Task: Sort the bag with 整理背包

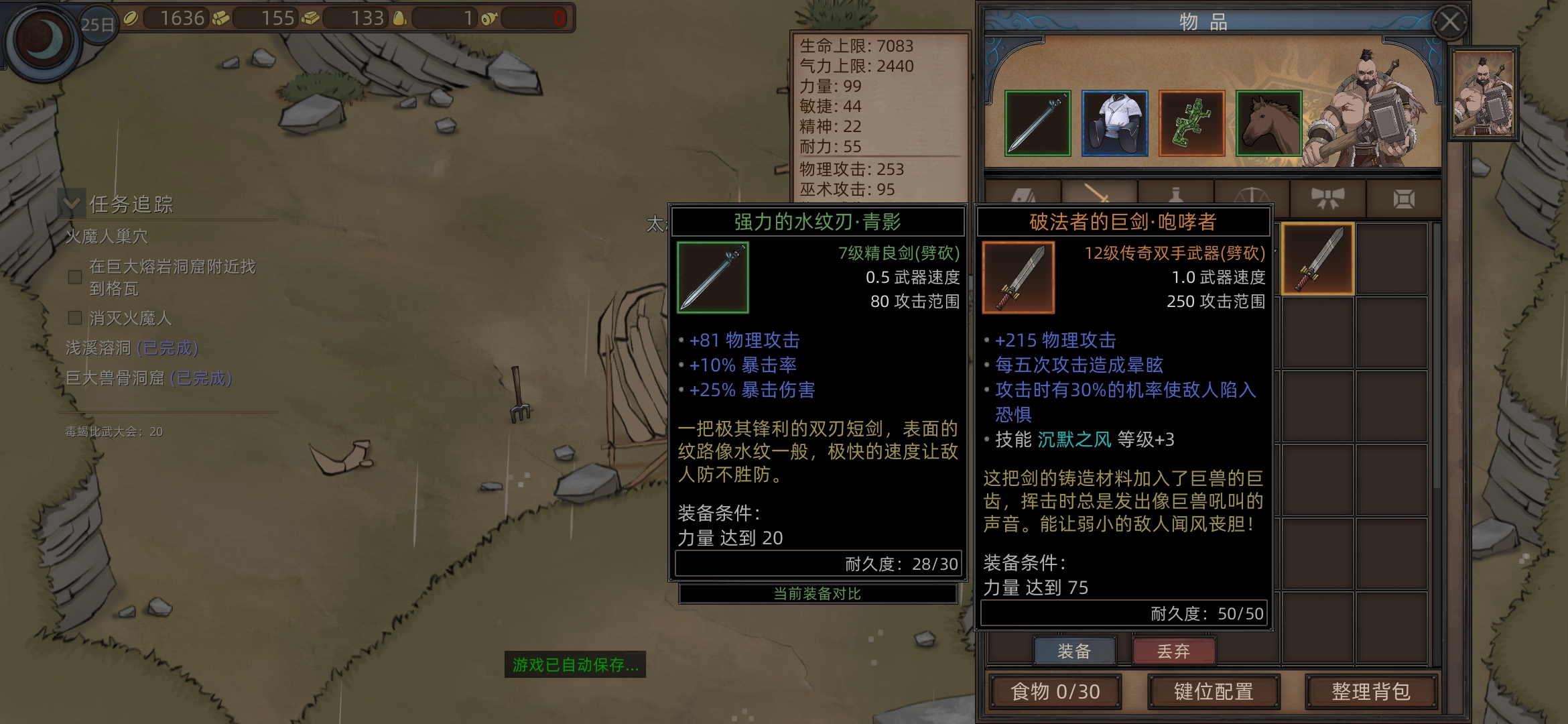Action: click(x=1371, y=691)
